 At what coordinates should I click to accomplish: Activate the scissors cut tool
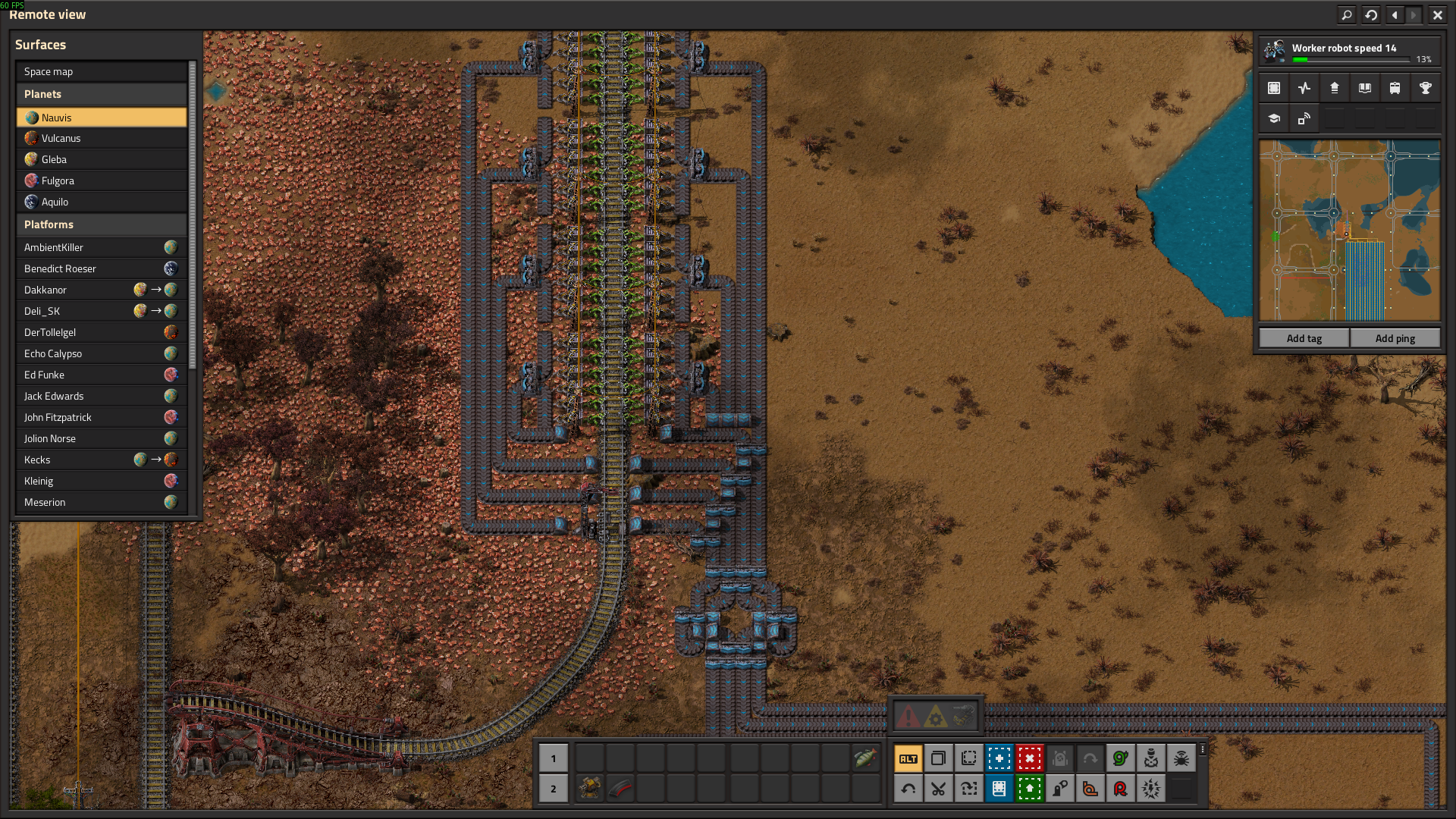(938, 789)
